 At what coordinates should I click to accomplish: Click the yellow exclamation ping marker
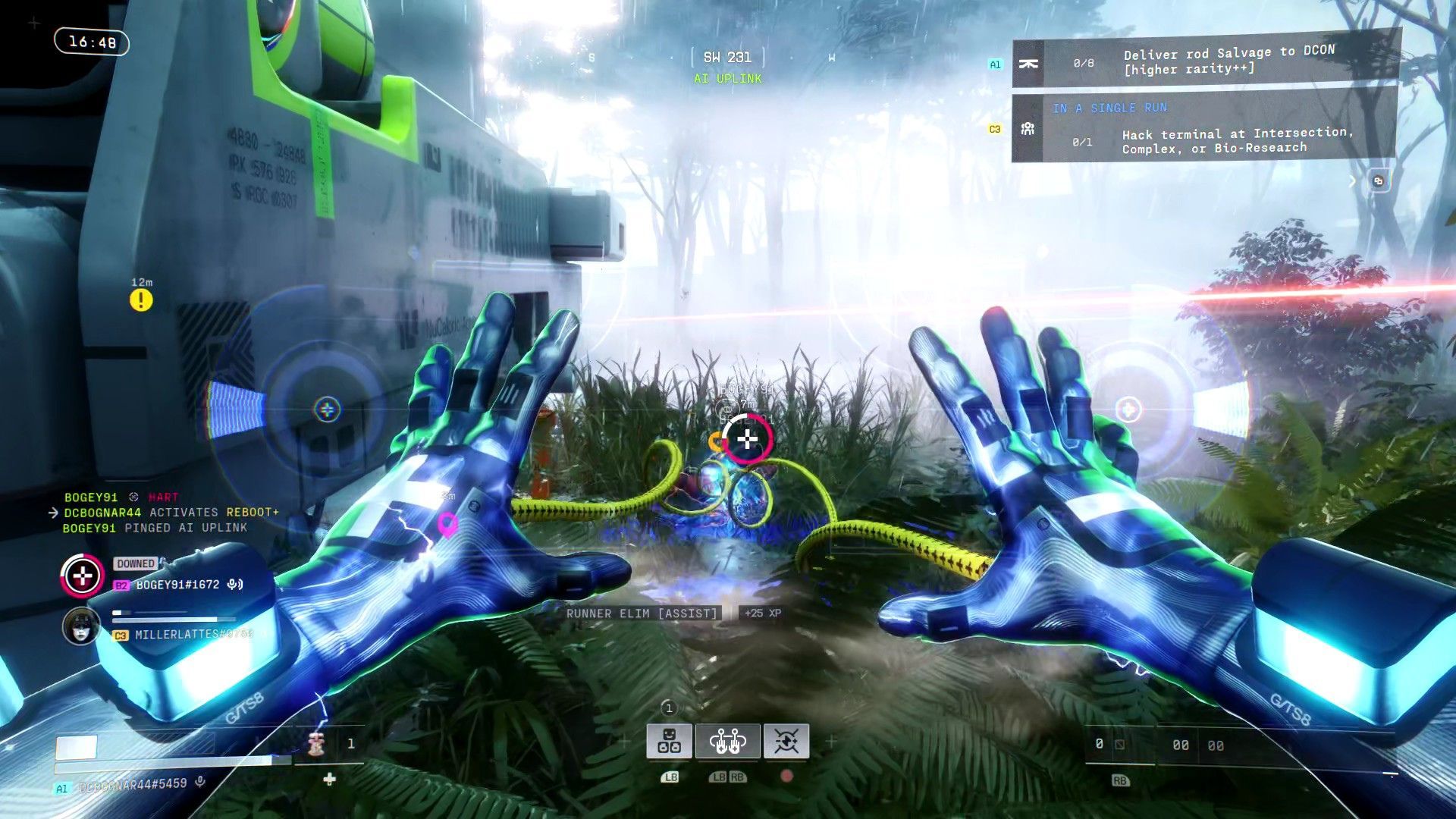point(141,300)
